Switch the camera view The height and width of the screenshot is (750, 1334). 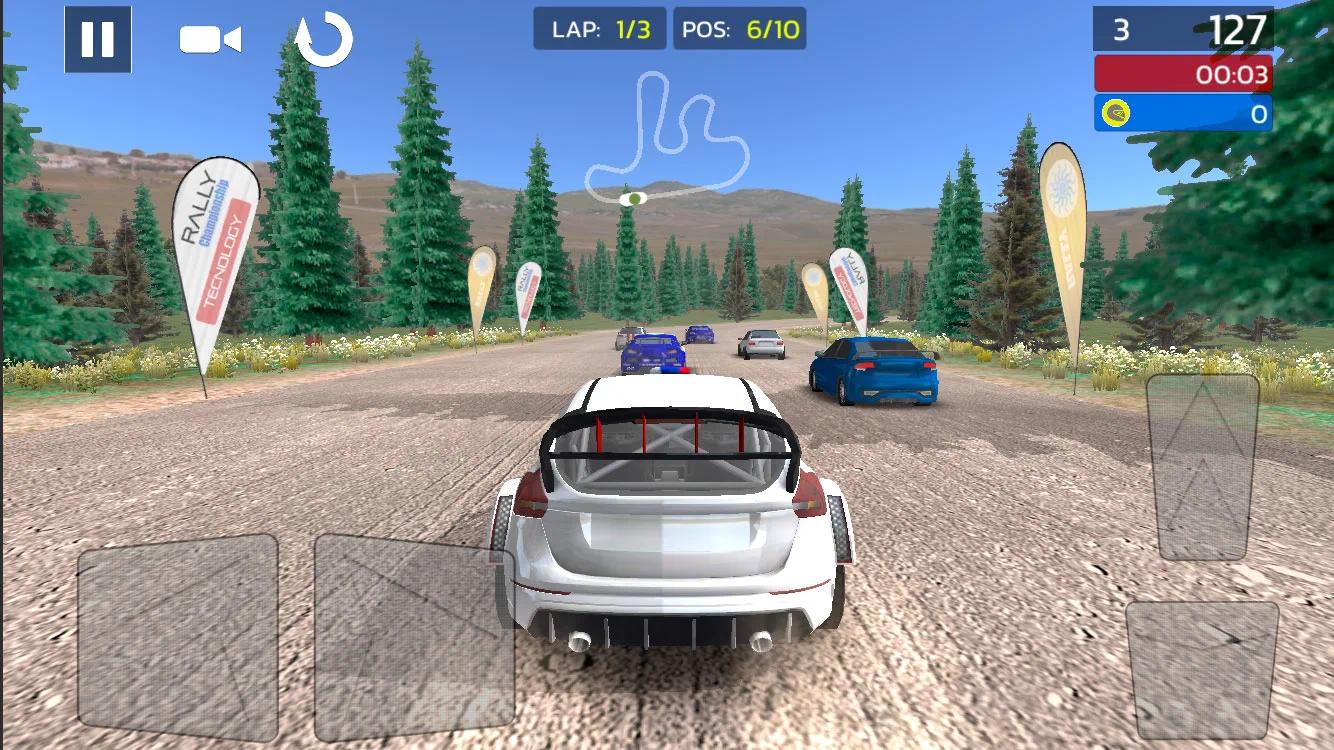(212, 39)
